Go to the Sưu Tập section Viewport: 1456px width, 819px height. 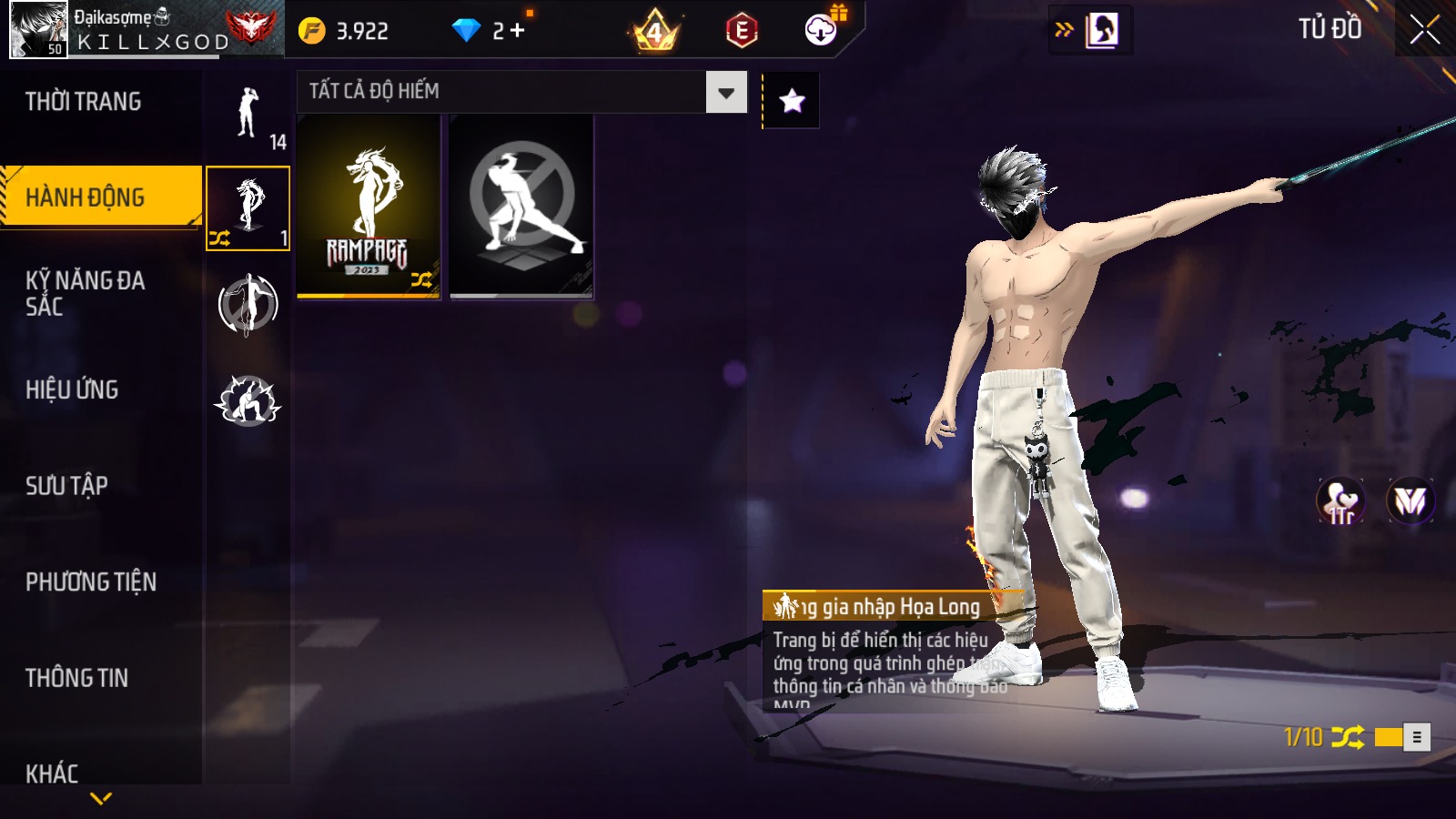pyautogui.click(x=67, y=486)
